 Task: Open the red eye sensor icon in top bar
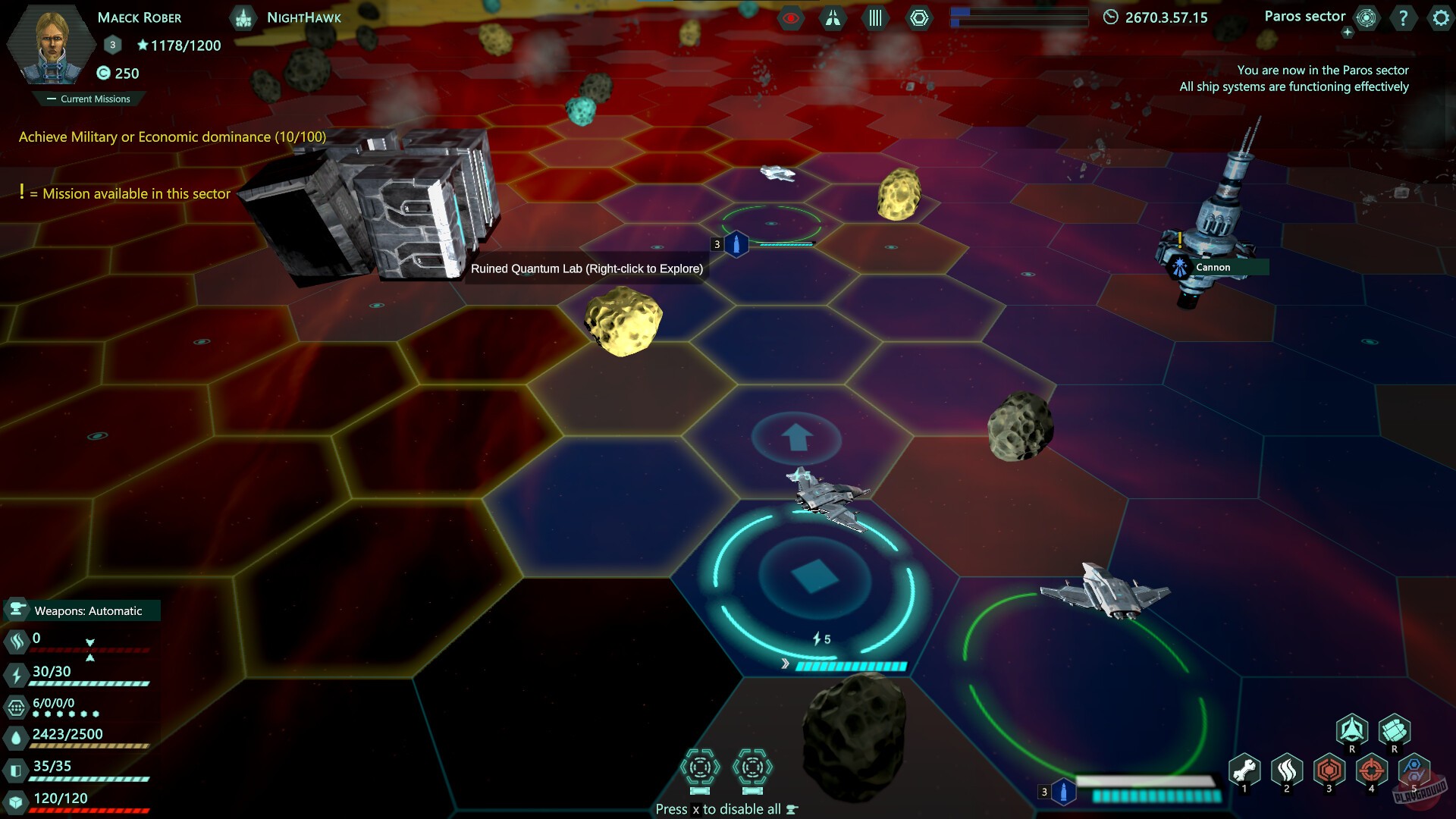pos(791,17)
